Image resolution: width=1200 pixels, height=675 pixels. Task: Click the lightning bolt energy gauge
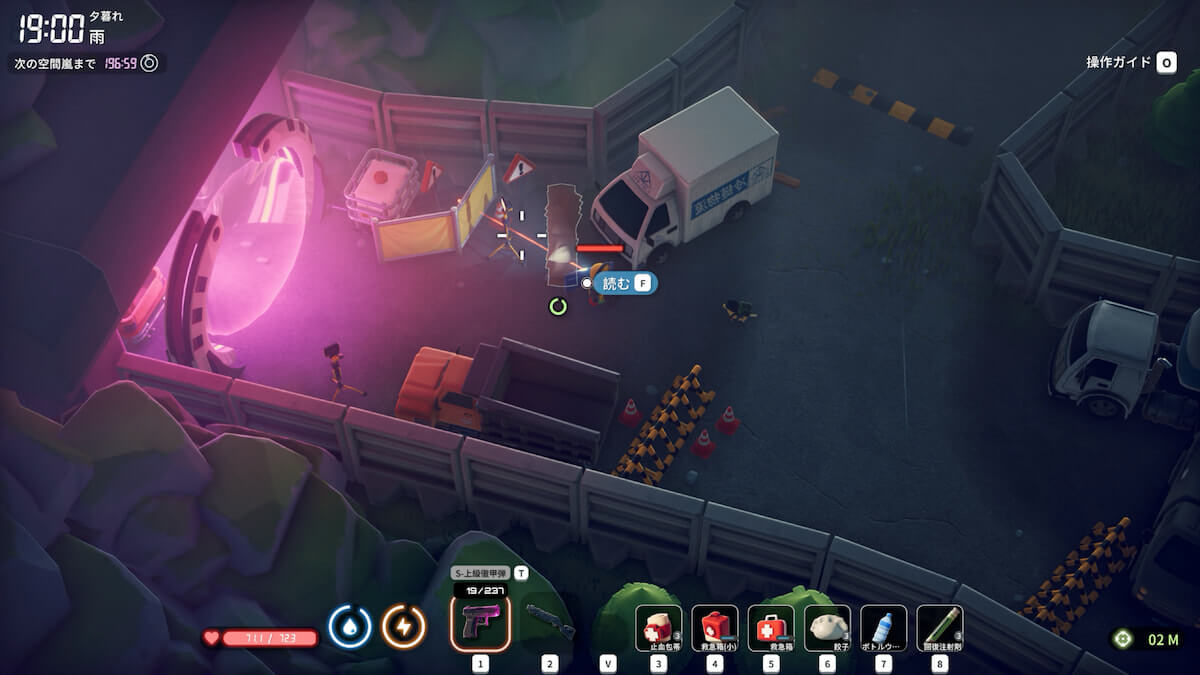[x=404, y=627]
